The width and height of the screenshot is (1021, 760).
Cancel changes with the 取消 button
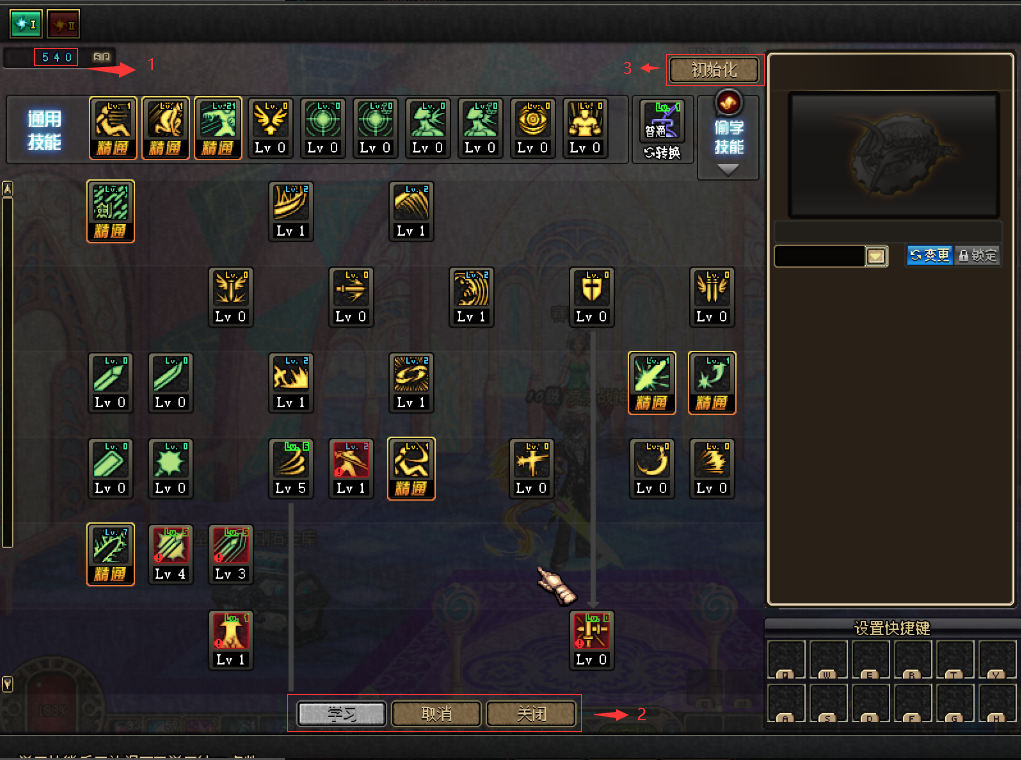click(436, 714)
